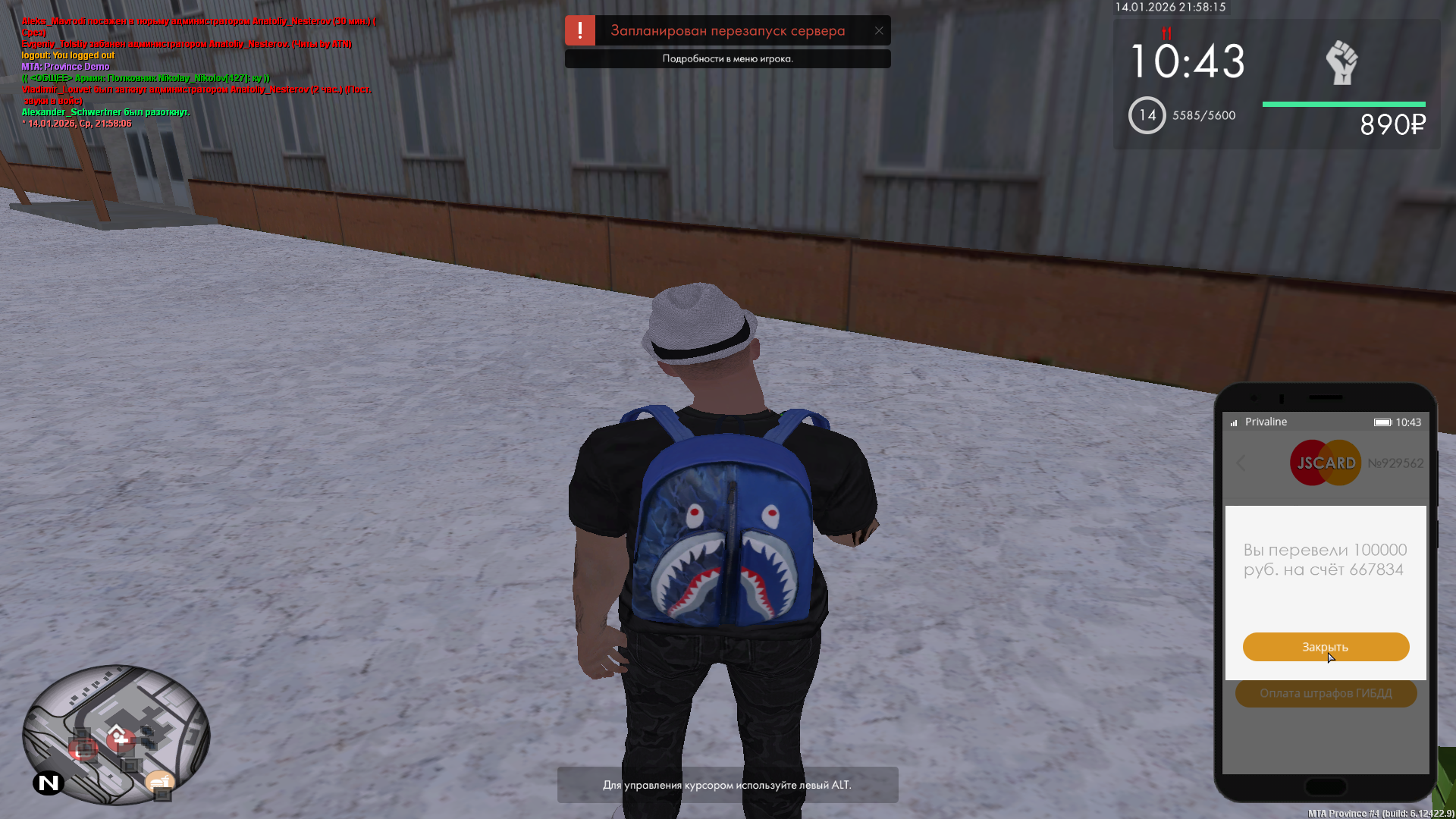This screenshot has height=819, width=1456.
Task: Go back using the phone's arrow
Action: tap(1241, 463)
